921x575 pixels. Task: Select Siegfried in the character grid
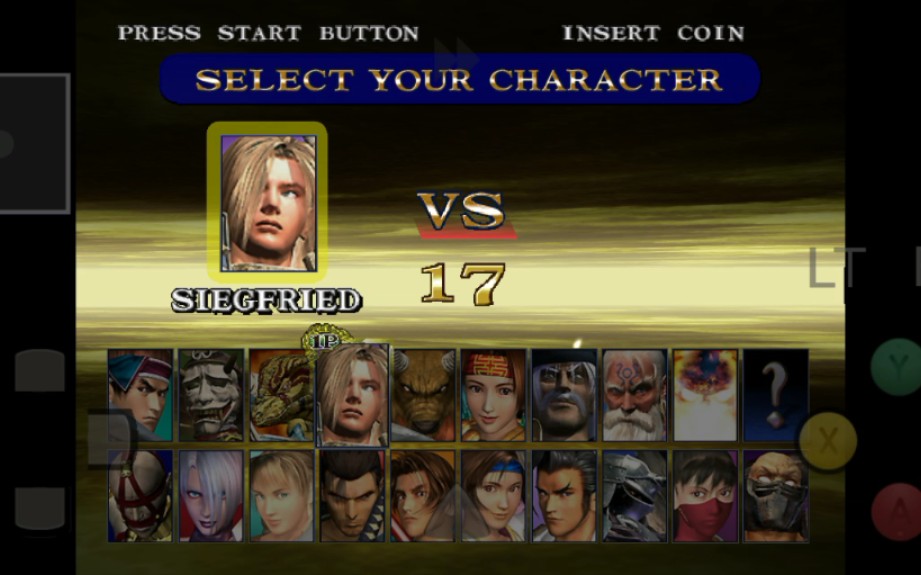352,395
